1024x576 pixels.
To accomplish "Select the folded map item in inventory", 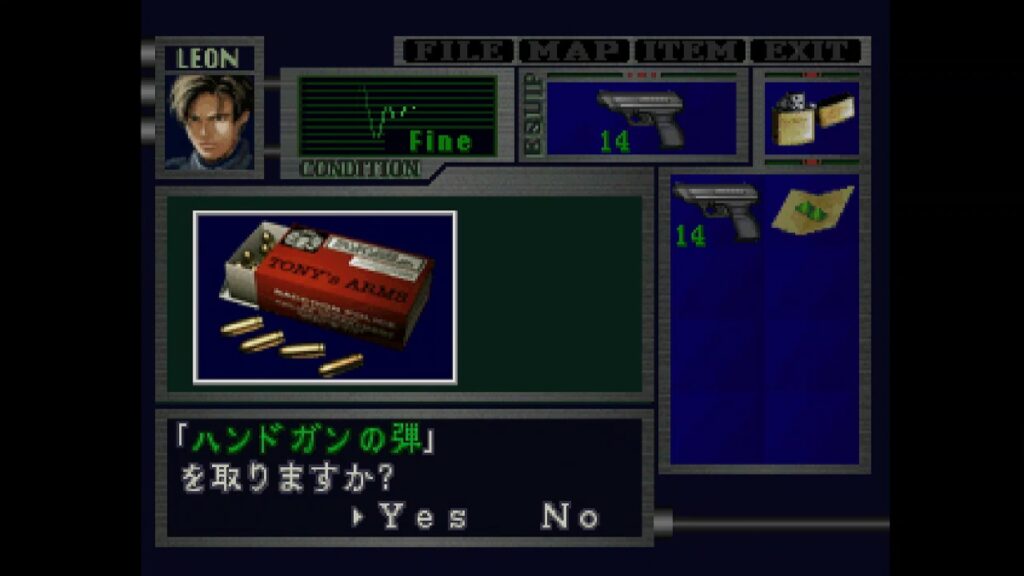I will pyautogui.click(x=811, y=210).
